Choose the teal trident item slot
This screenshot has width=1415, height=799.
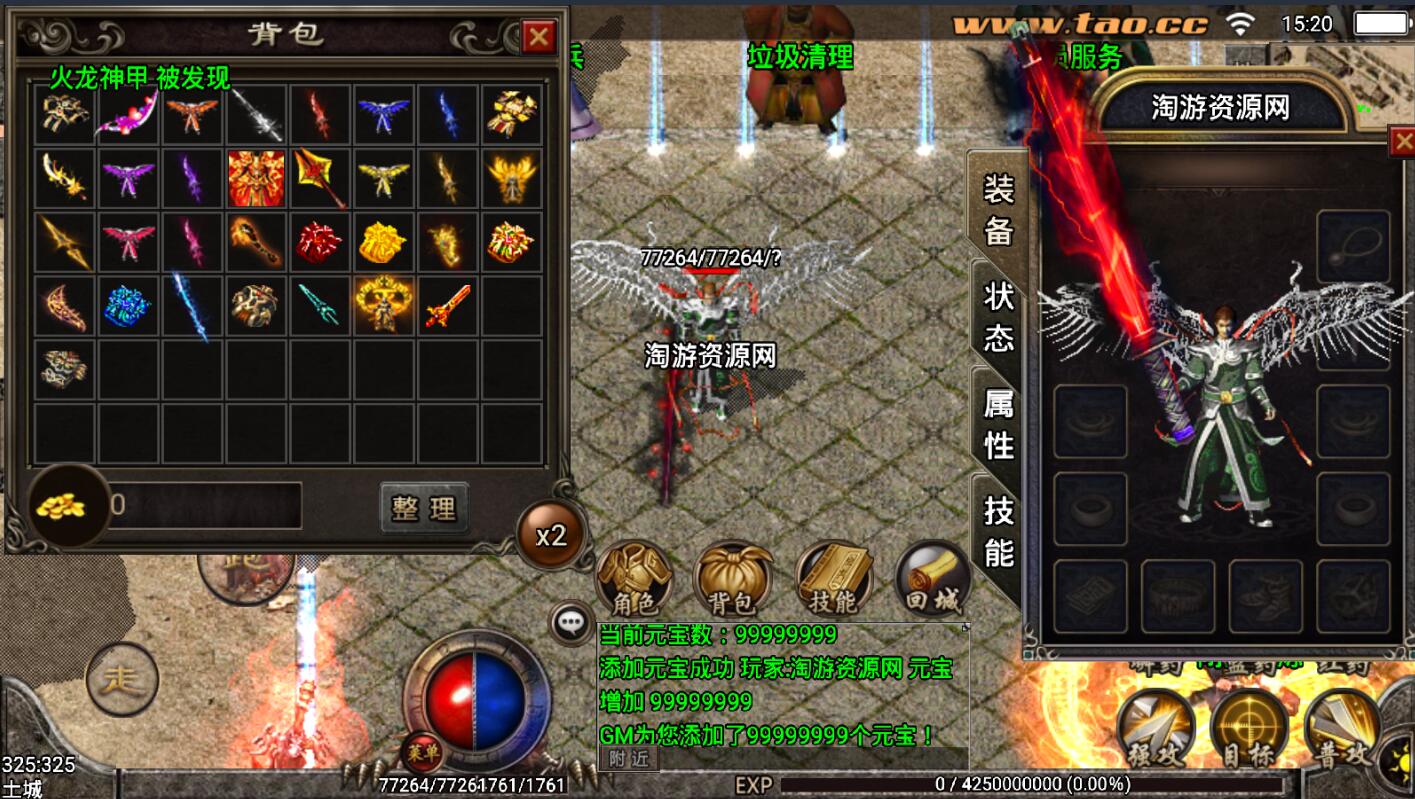tap(320, 306)
